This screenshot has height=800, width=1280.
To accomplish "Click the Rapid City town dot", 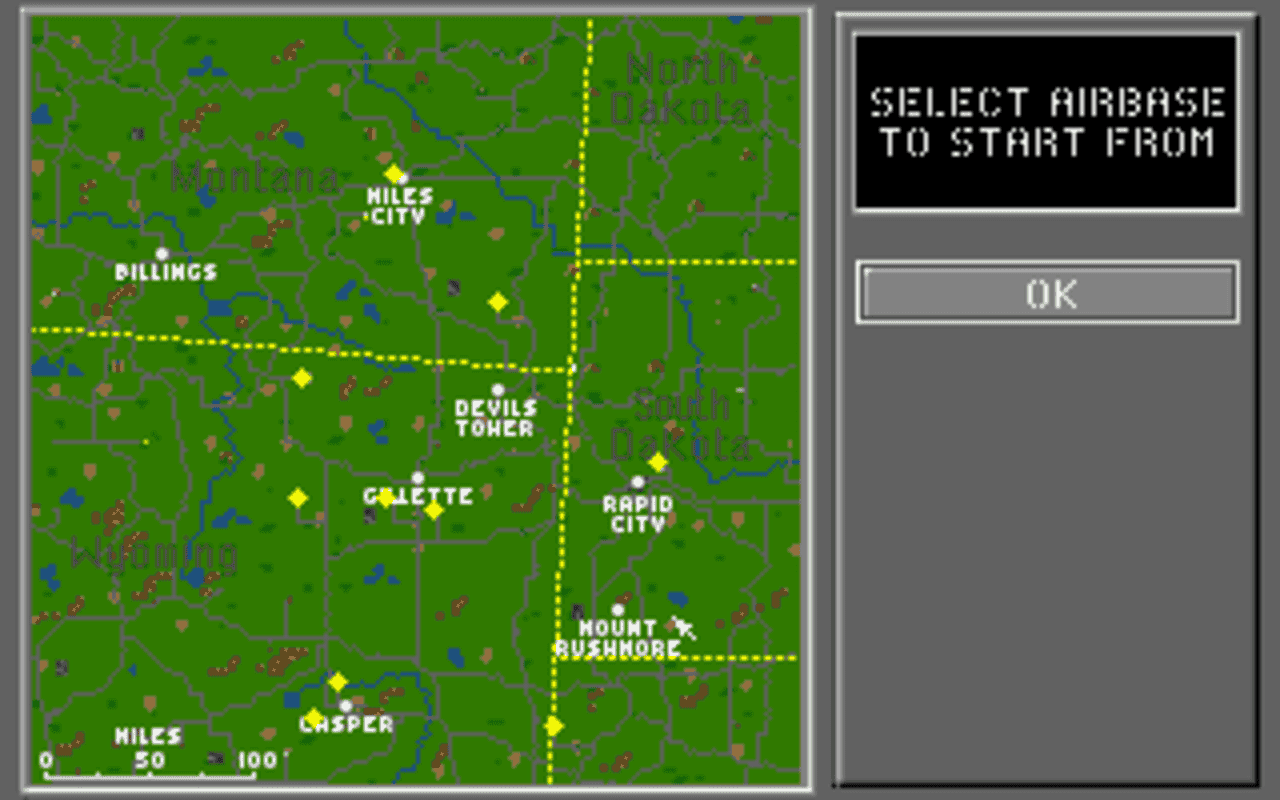I will pyautogui.click(x=637, y=480).
